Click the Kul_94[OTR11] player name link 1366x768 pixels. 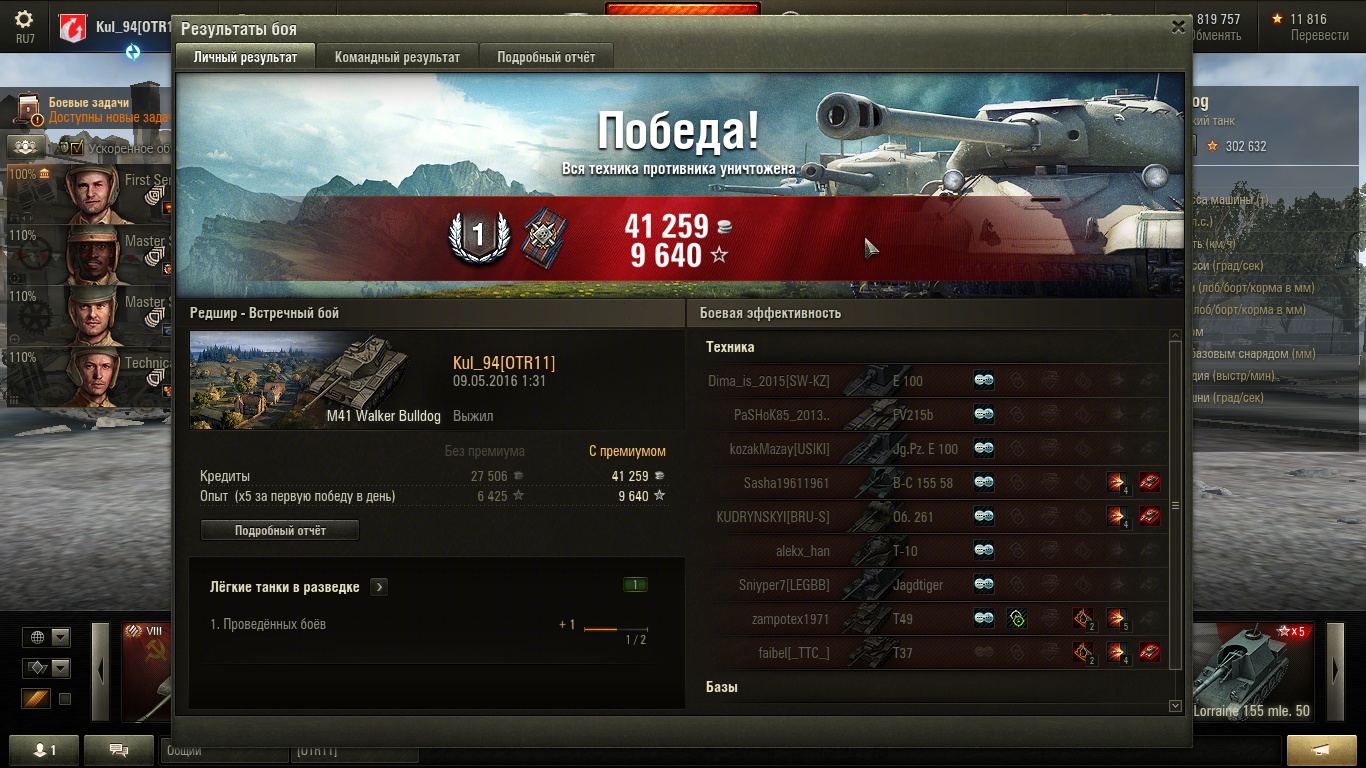tap(504, 362)
